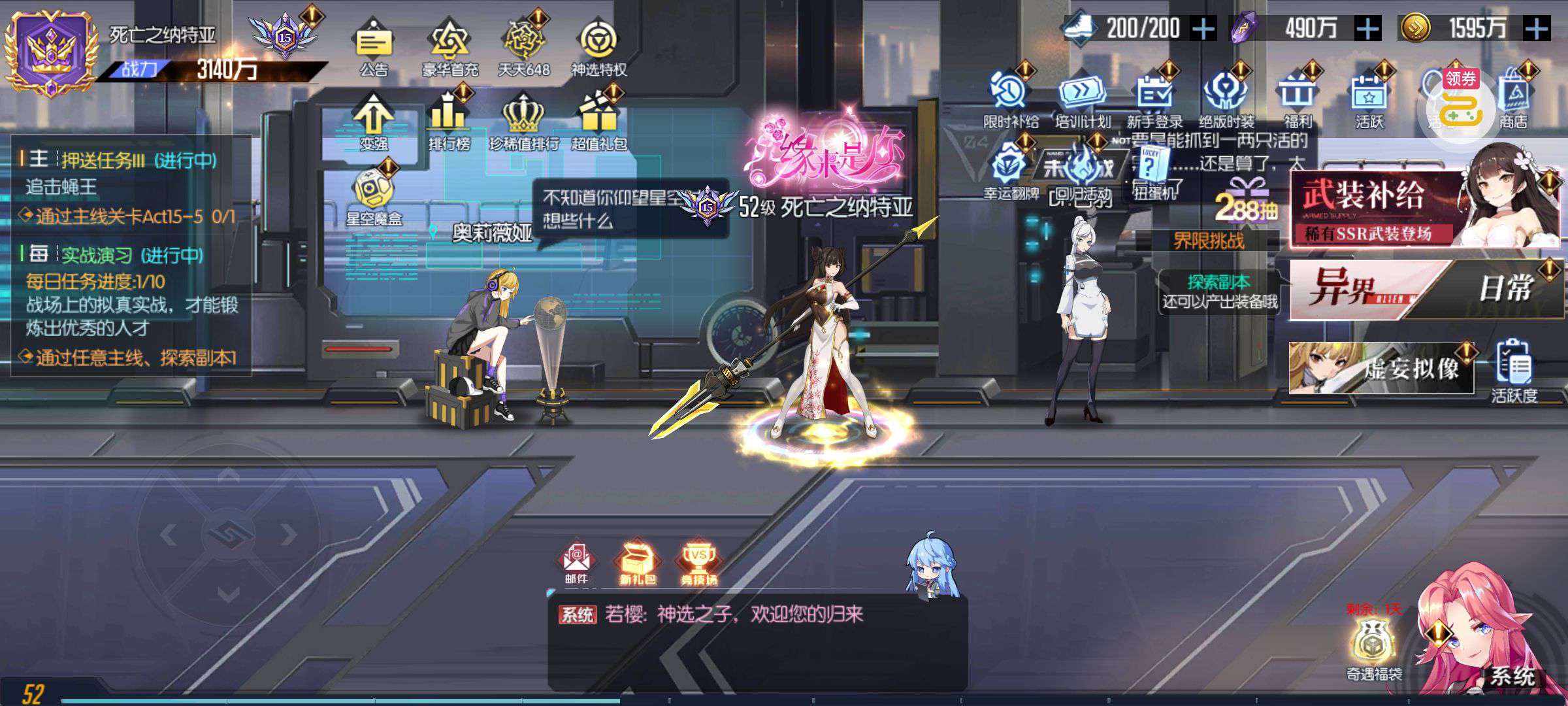This screenshot has height=706, width=1568.
Task: Enter the 商店 shop
Action: (1513, 97)
